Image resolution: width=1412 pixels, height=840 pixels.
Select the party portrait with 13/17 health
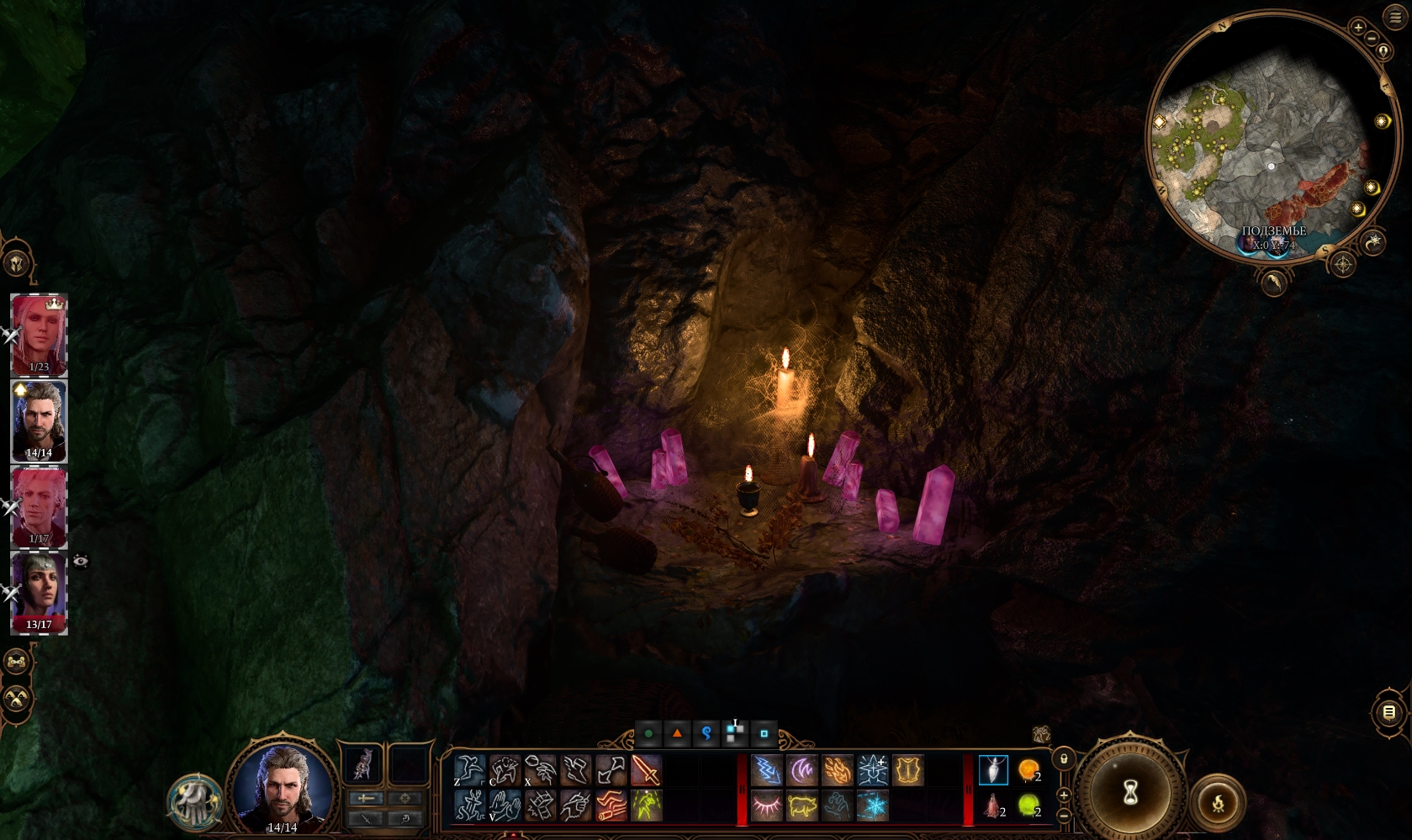tap(39, 591)
